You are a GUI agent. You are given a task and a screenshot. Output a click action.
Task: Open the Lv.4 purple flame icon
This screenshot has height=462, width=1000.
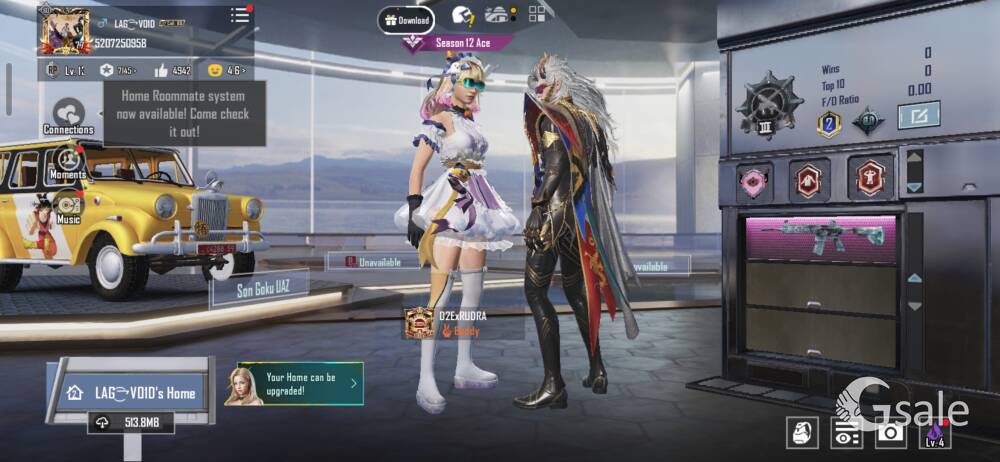[935, 432]
